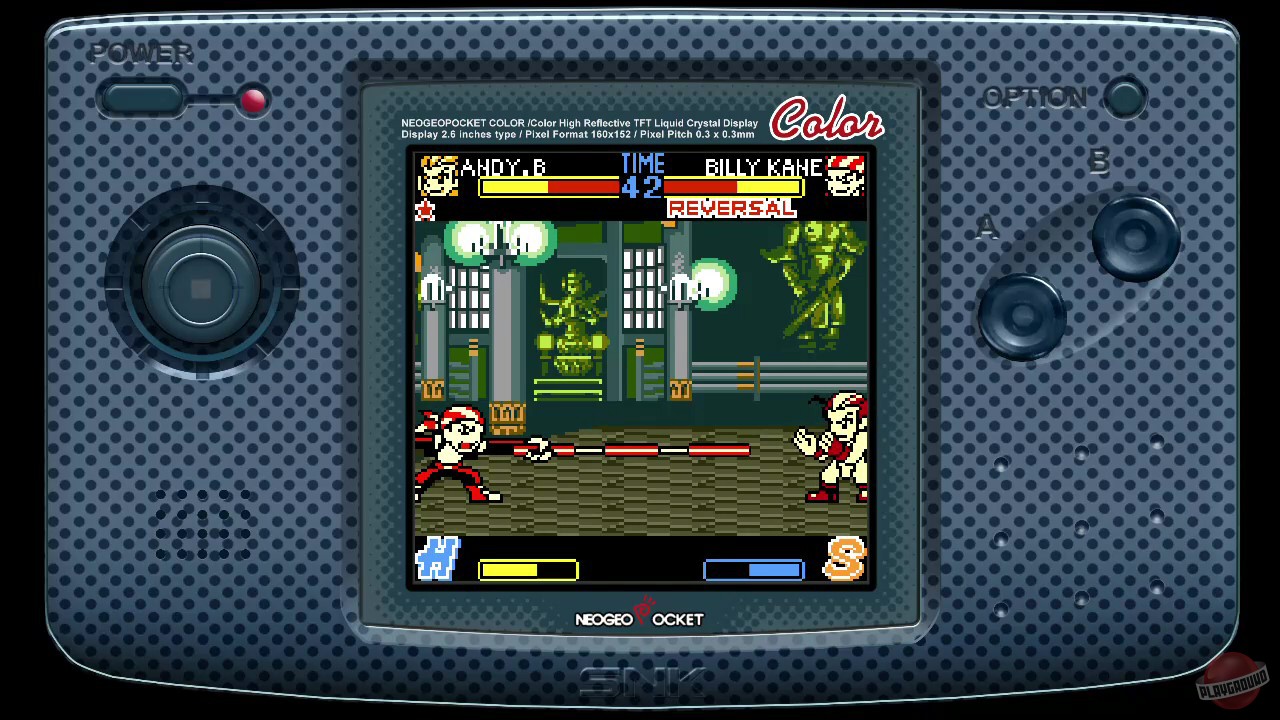Click Andy's yellow power gauge
1280x720 pixels.
[527, 570]
